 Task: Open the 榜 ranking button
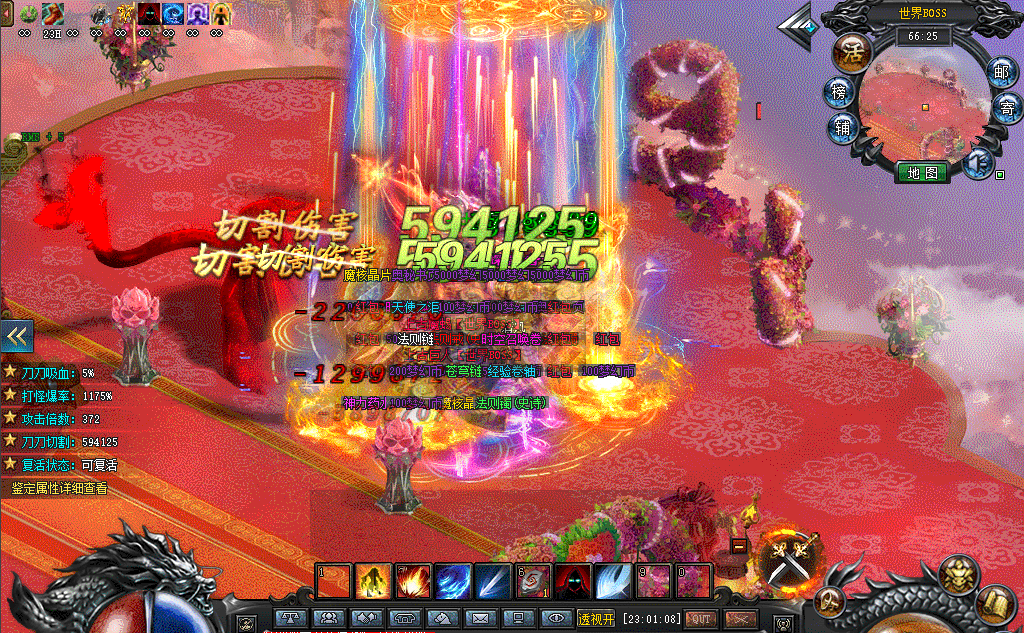[839, 92]
